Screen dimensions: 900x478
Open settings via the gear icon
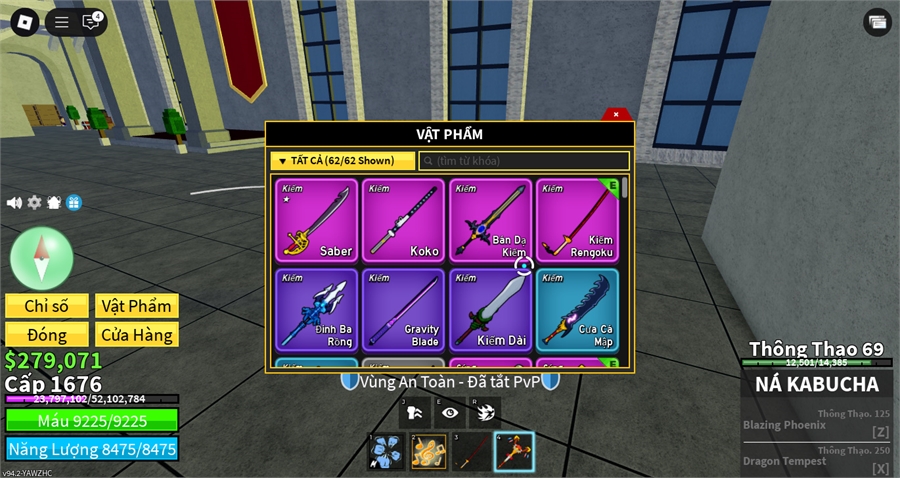(x=34, y=203)
